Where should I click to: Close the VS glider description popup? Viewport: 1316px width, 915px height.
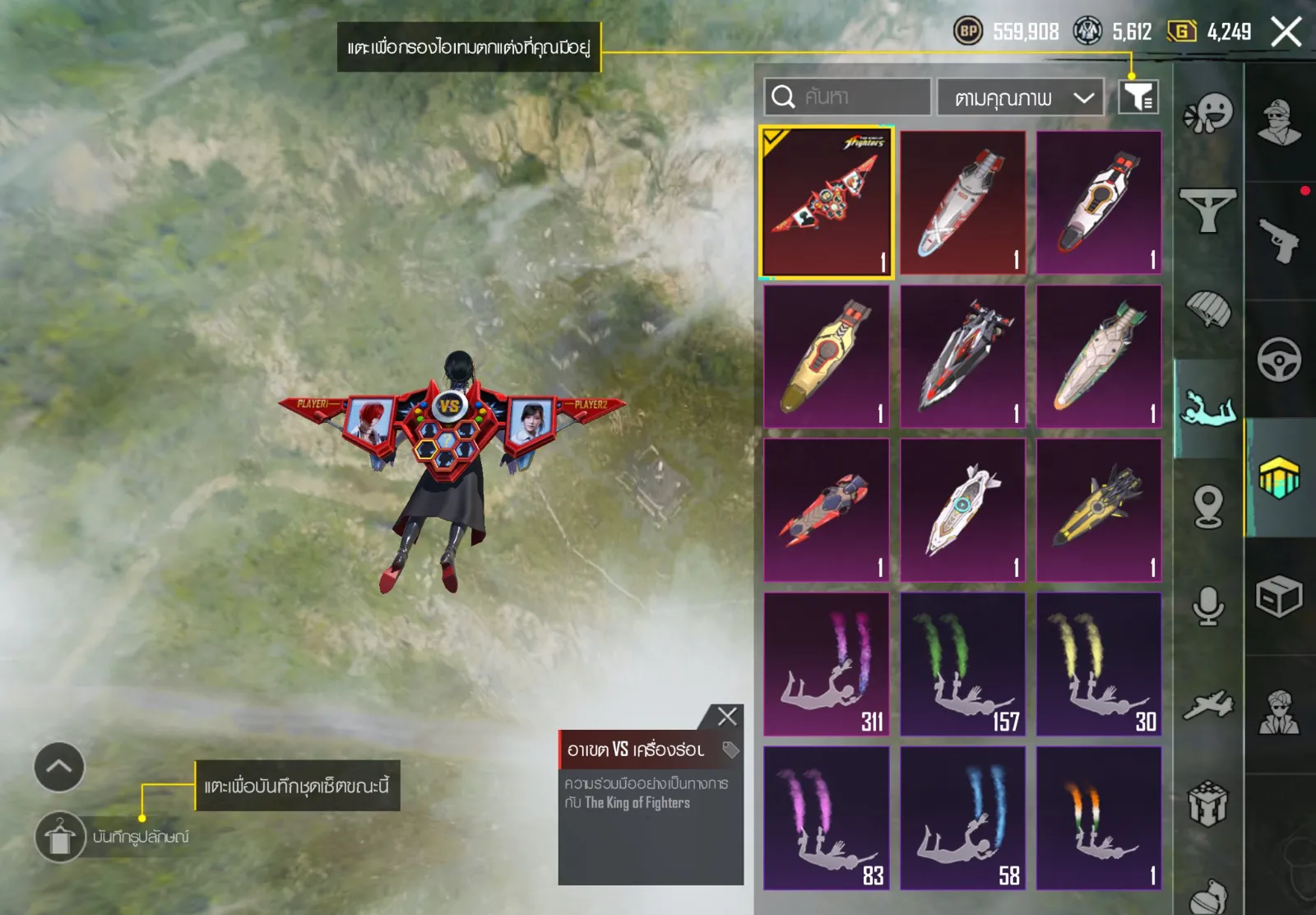(727, 717)
